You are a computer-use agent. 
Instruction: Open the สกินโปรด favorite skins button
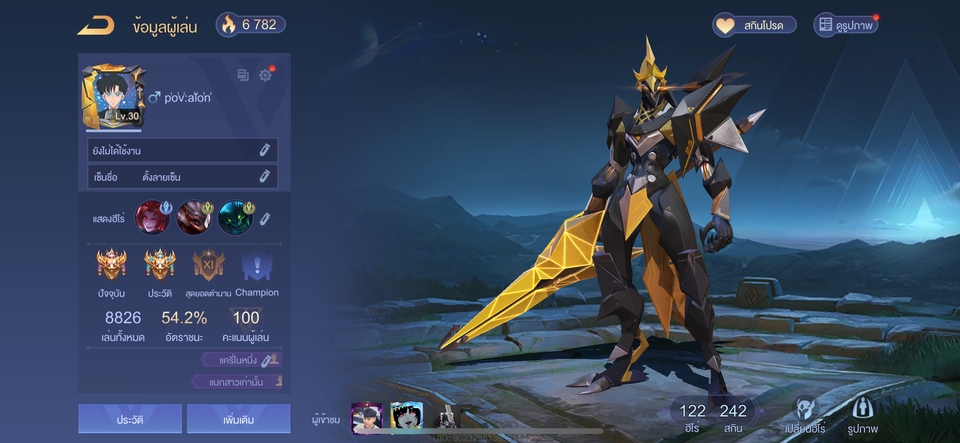pyautogui.click(x=754, y=25)
